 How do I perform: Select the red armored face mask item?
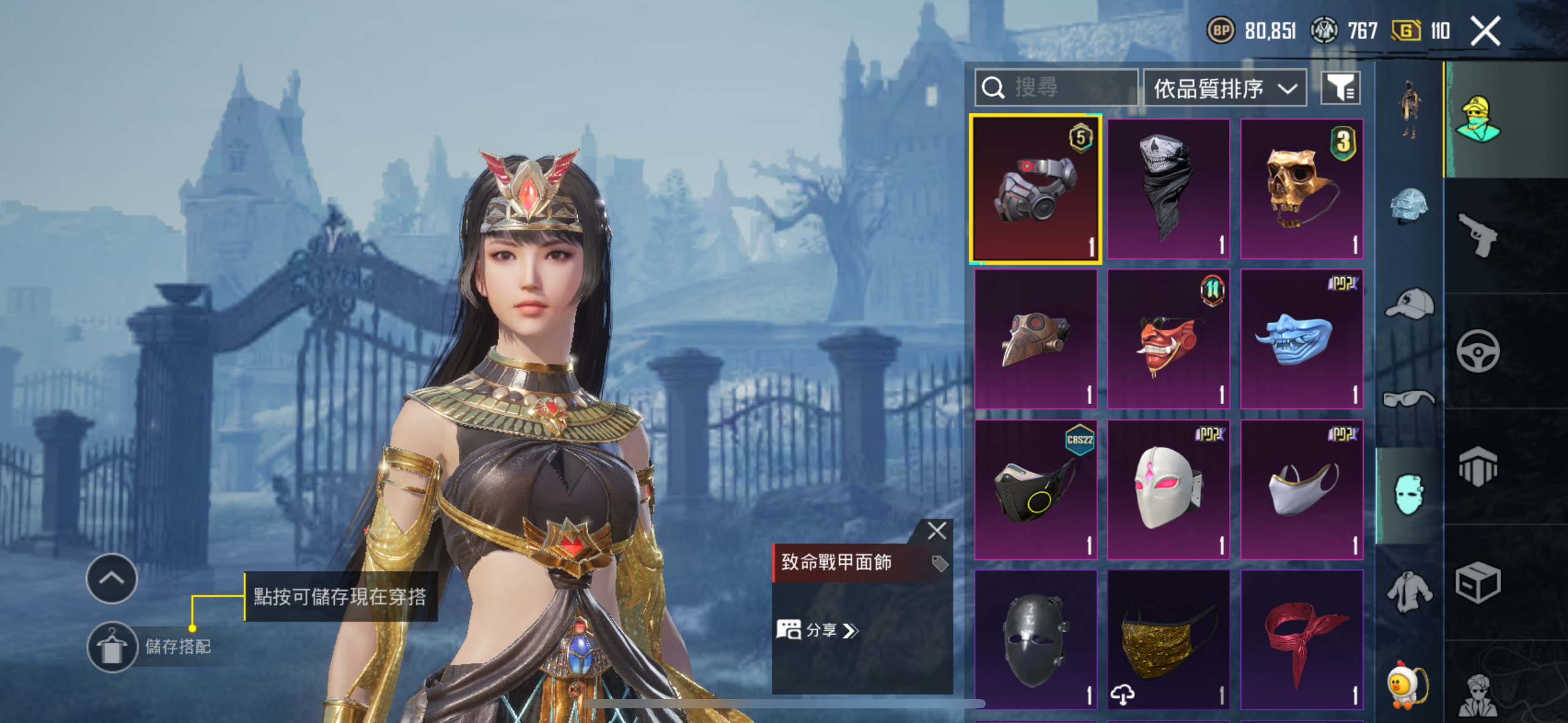pyautogui.click(x=1036, y=189)
